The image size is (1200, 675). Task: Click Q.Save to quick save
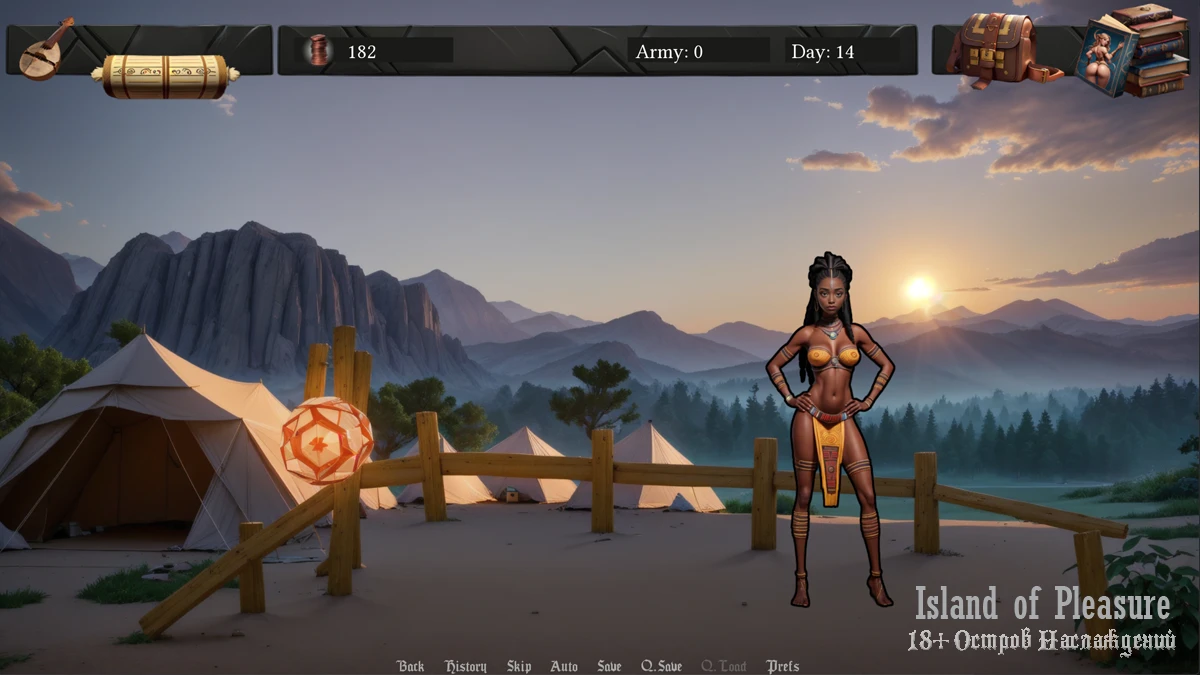pos(662,666)
